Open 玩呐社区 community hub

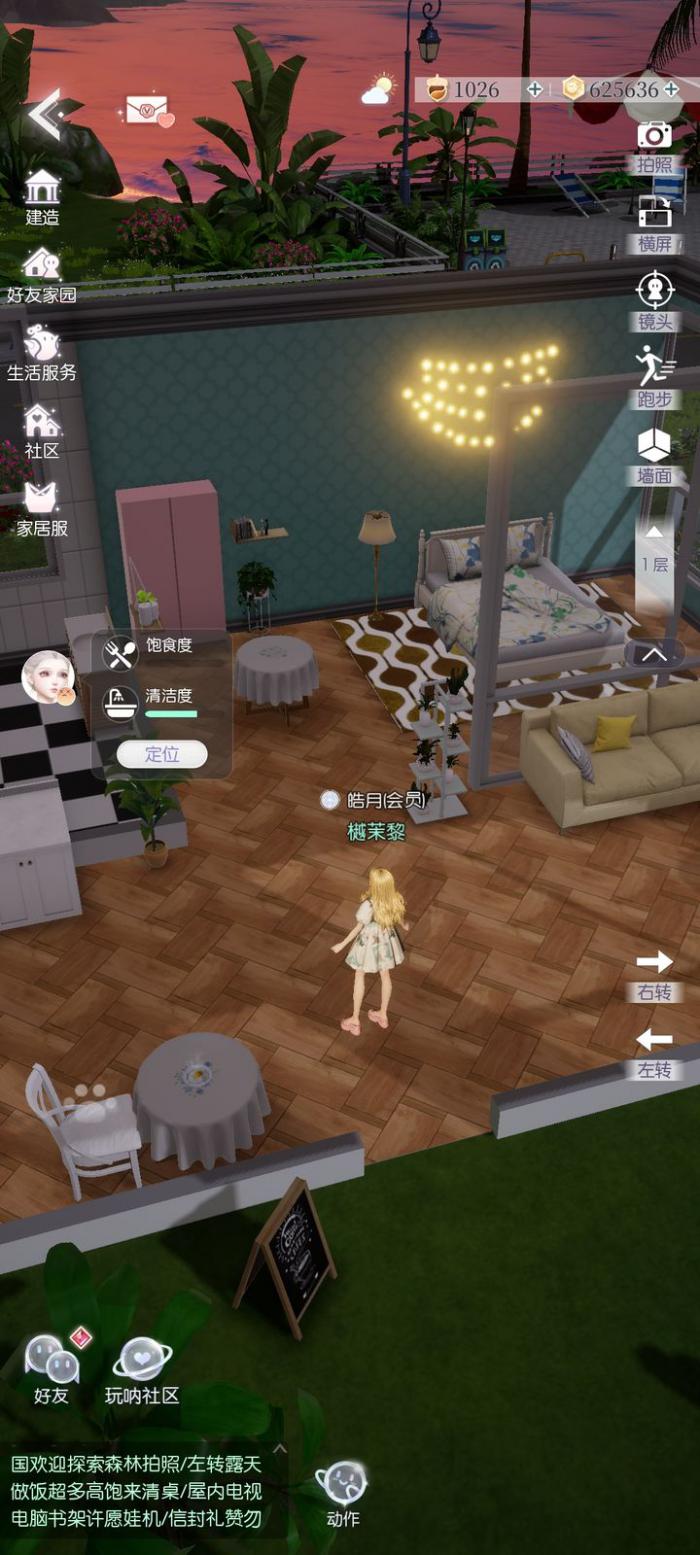pos(142,1370)
